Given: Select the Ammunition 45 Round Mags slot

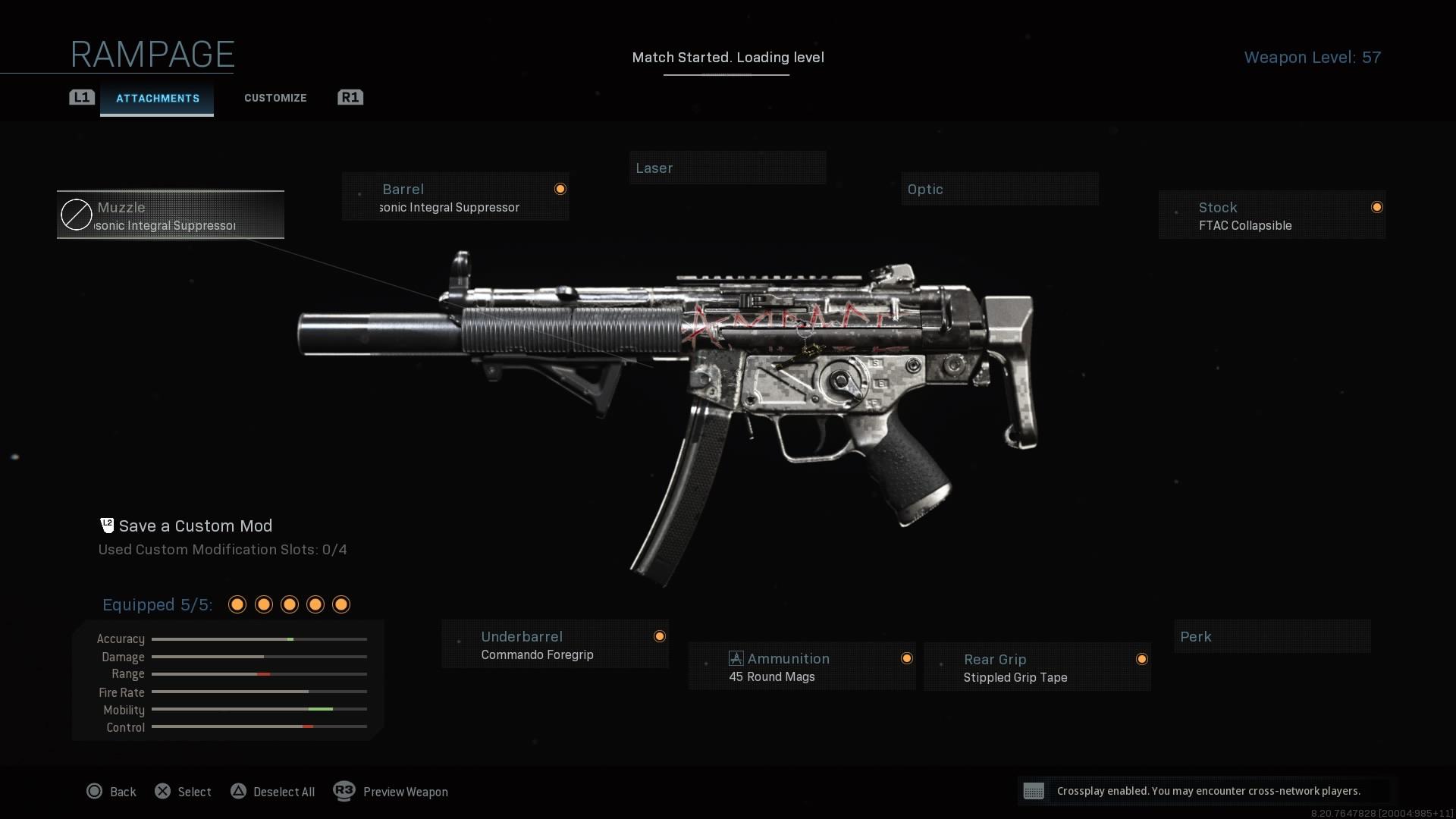Looking at the screenshot, I should [x=802, y=667].
